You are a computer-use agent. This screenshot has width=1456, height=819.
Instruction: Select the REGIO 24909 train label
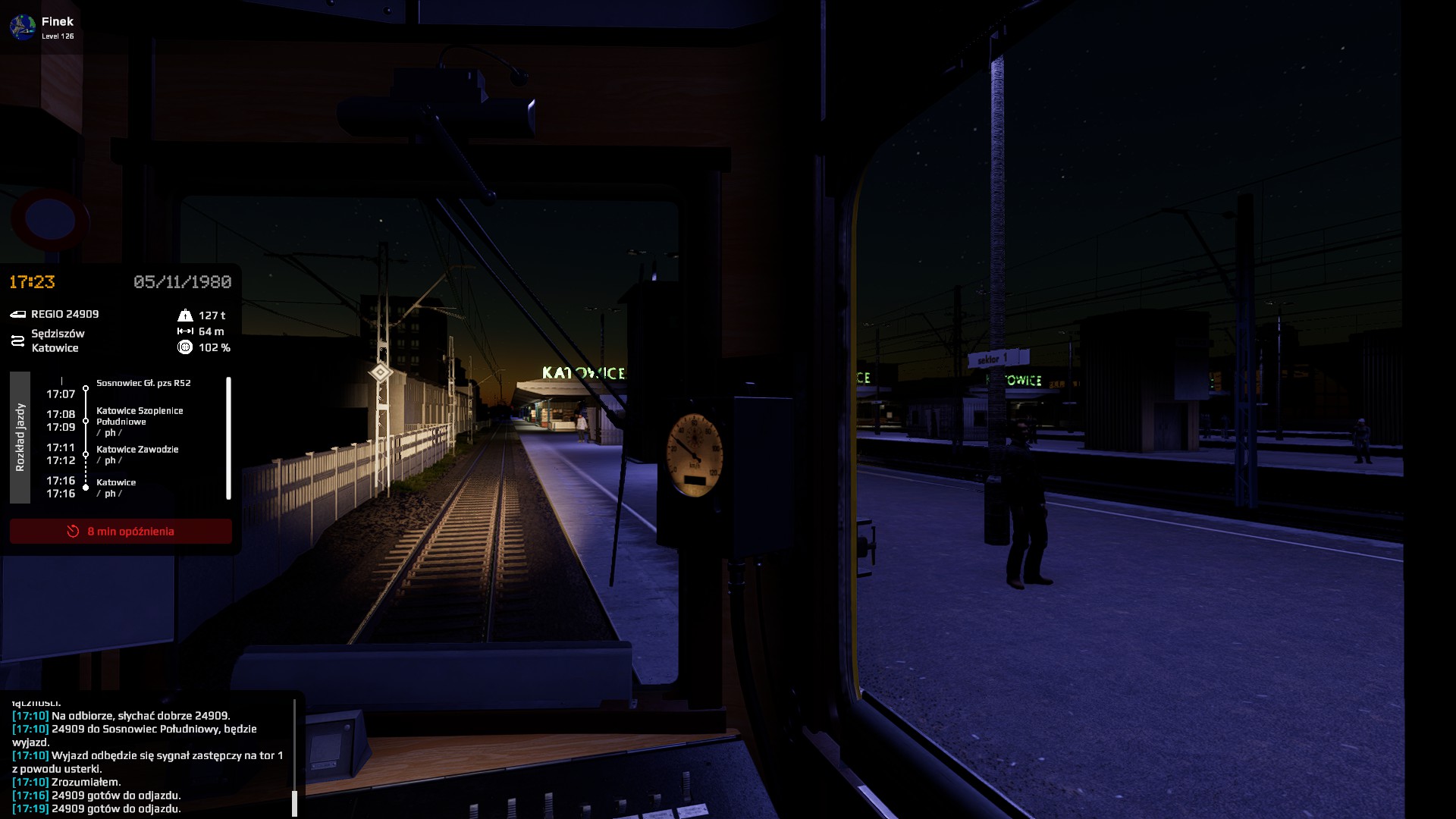64,314
